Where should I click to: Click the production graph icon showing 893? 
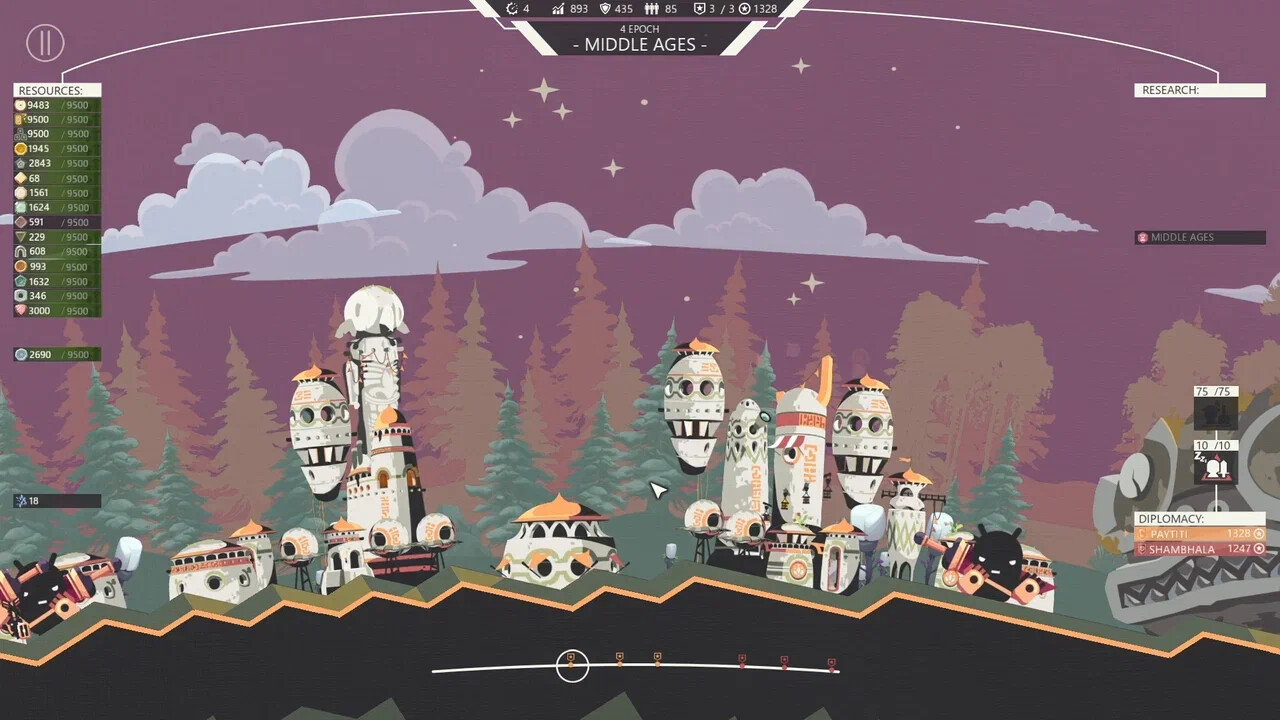[x=558, y=9]
